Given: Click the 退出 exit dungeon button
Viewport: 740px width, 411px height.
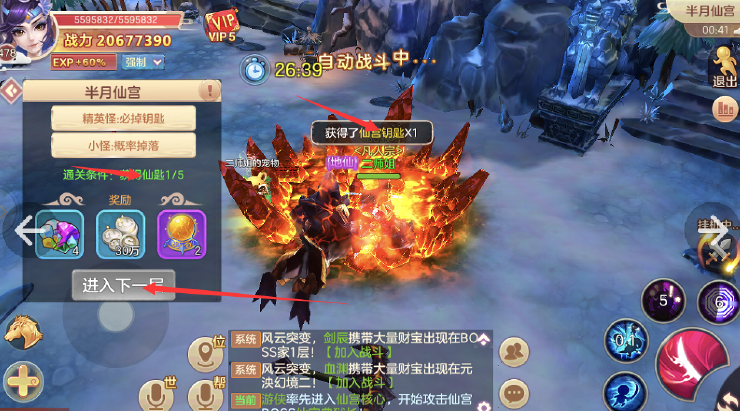Looking at the screenshot, I should [x=722, y=67].
